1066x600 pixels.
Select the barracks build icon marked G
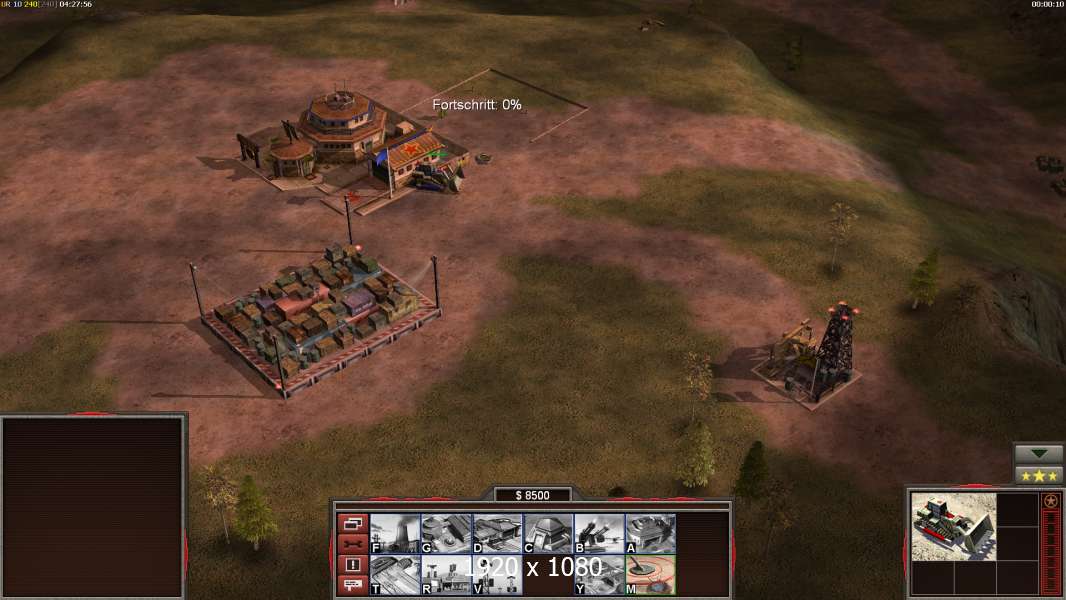coord(446,533)
